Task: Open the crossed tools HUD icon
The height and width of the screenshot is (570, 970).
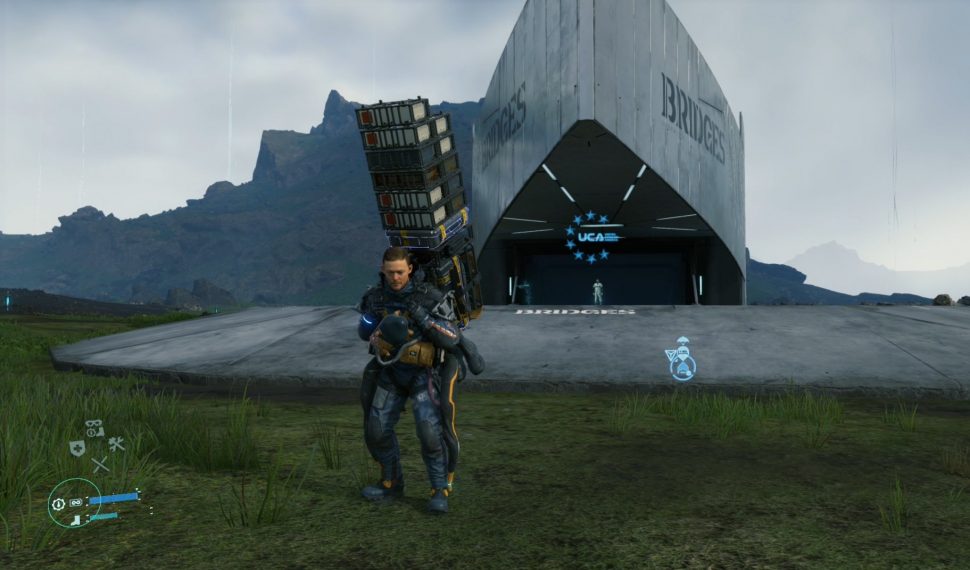Action: pos(117,445)
